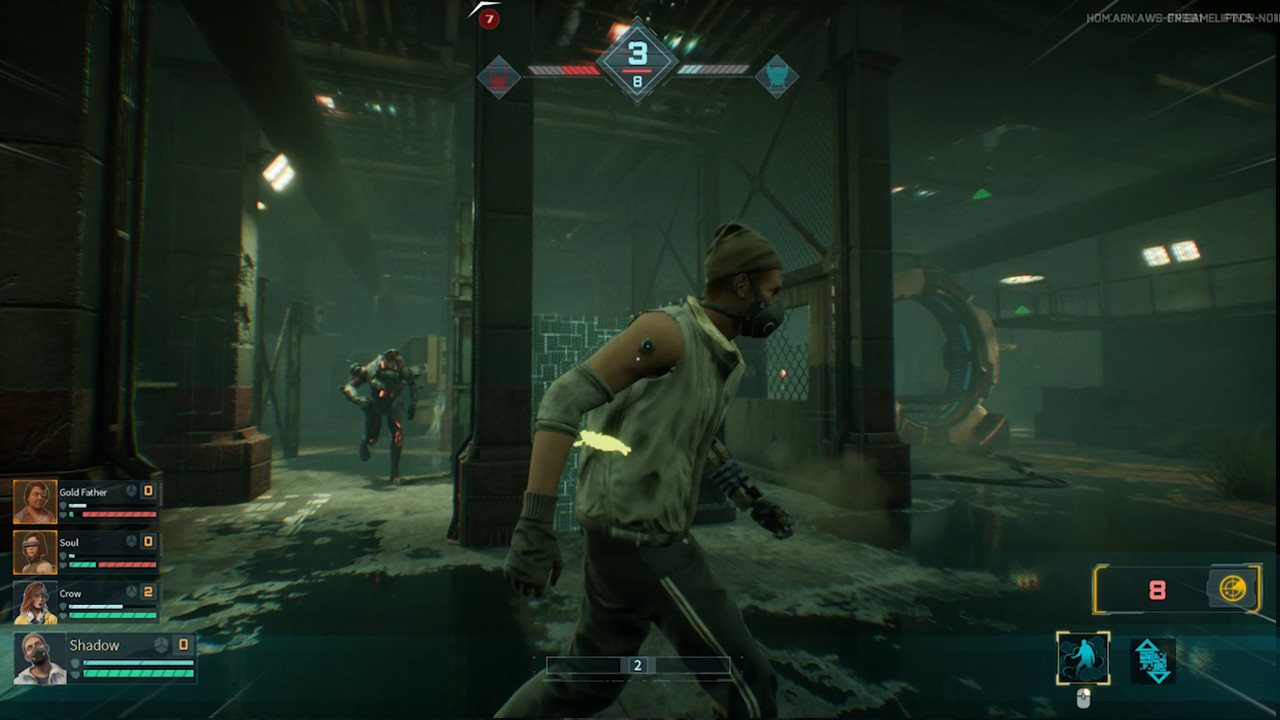The height and width of the screenshot is (720, 1280).
Task: Click Soul's portrait in the squad list
Action: click(35, 552)
